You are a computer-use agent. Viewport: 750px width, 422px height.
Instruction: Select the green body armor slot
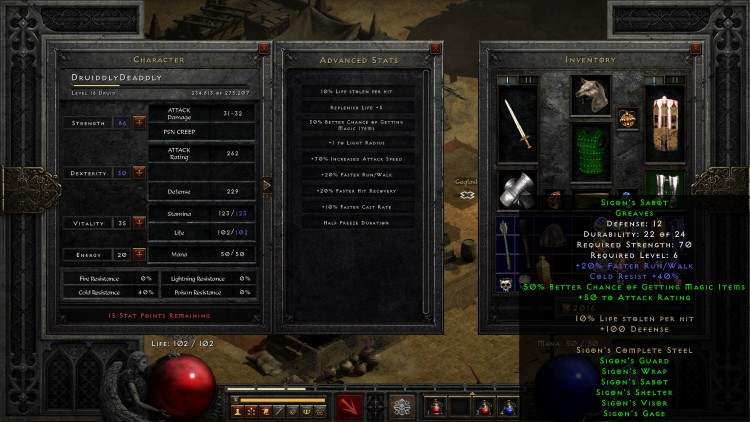[x=590, y=151]
